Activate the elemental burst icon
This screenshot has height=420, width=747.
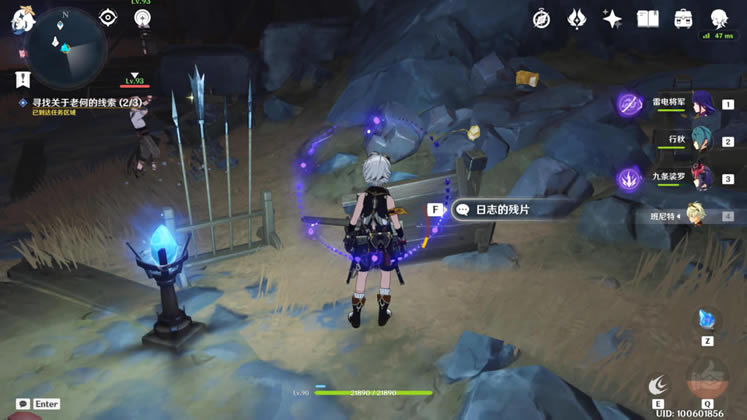[707, 384]
